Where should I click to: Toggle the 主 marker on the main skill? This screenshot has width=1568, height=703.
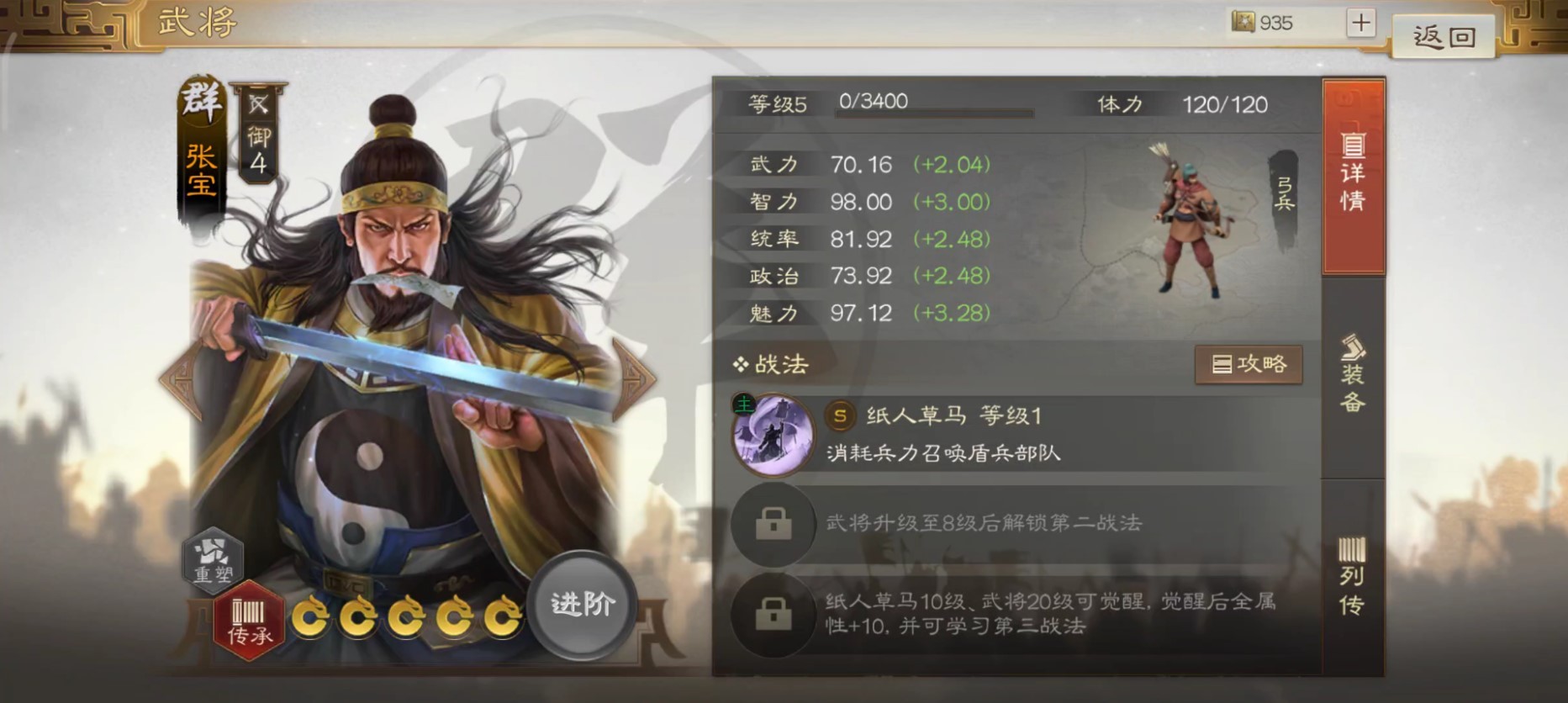tap(745, 403)
